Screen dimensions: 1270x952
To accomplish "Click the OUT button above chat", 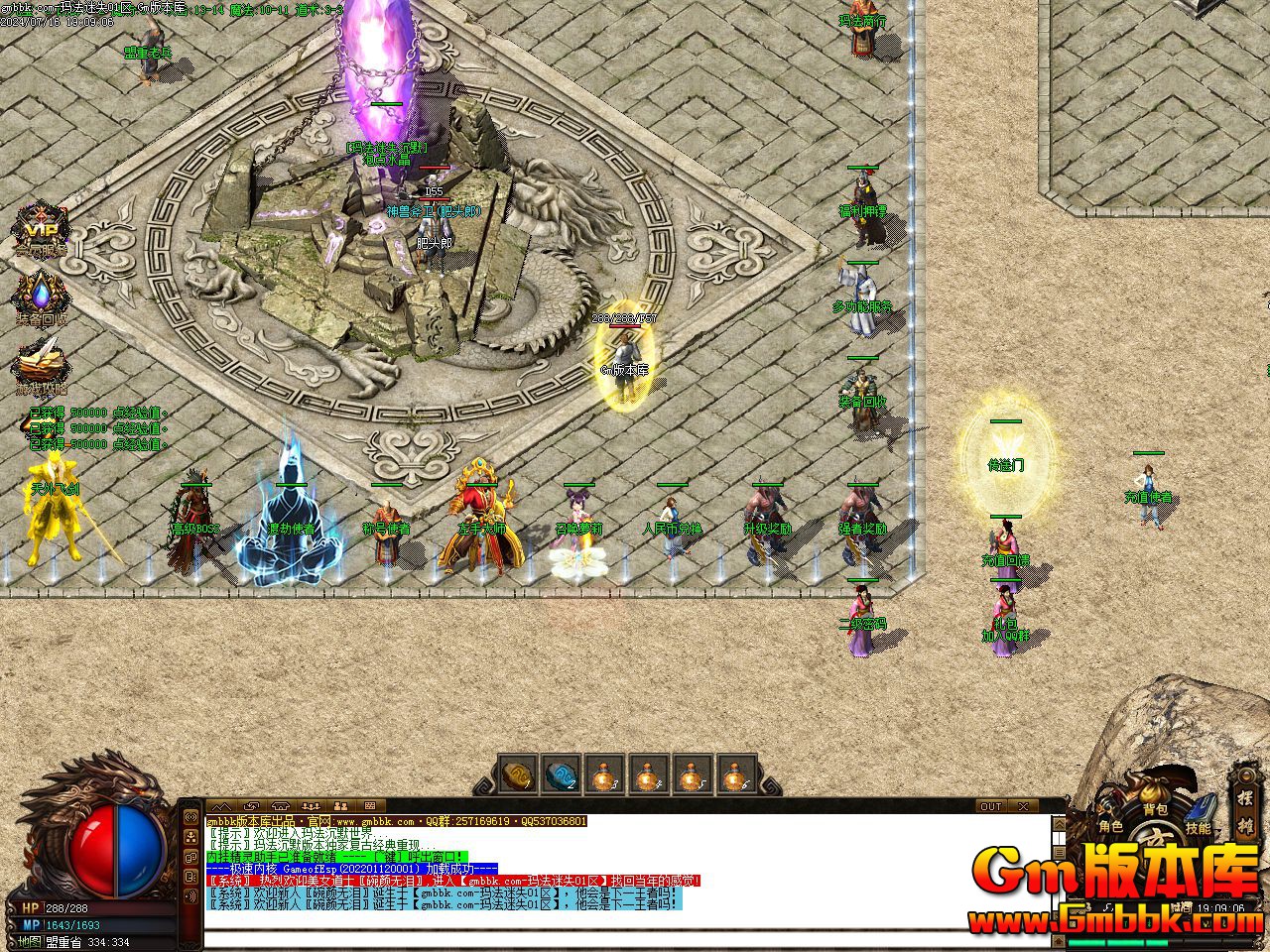I will [x=991, y=806].
